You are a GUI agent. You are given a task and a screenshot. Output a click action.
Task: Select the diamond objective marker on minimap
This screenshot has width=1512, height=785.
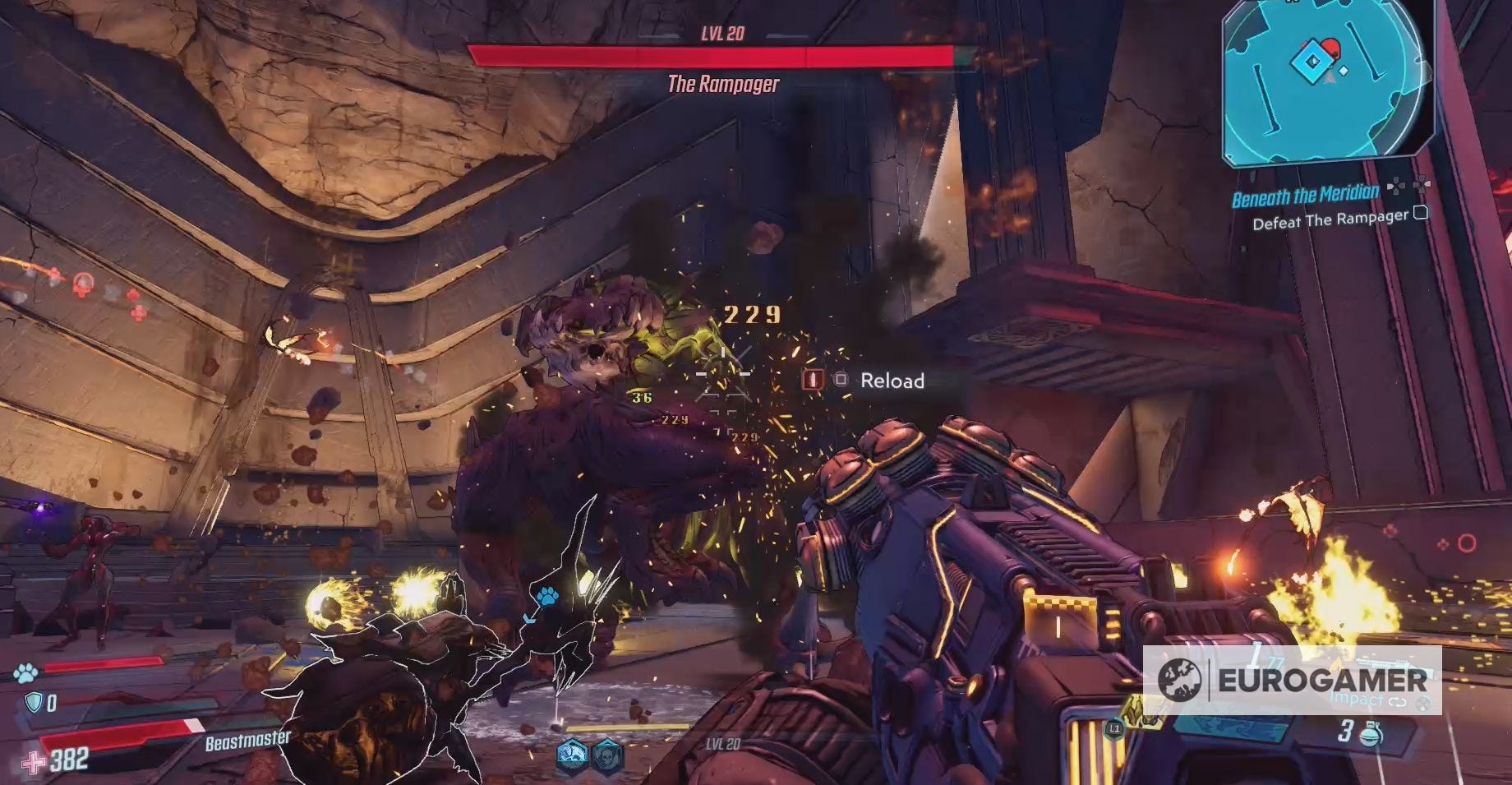click(x=1308, y=60)
